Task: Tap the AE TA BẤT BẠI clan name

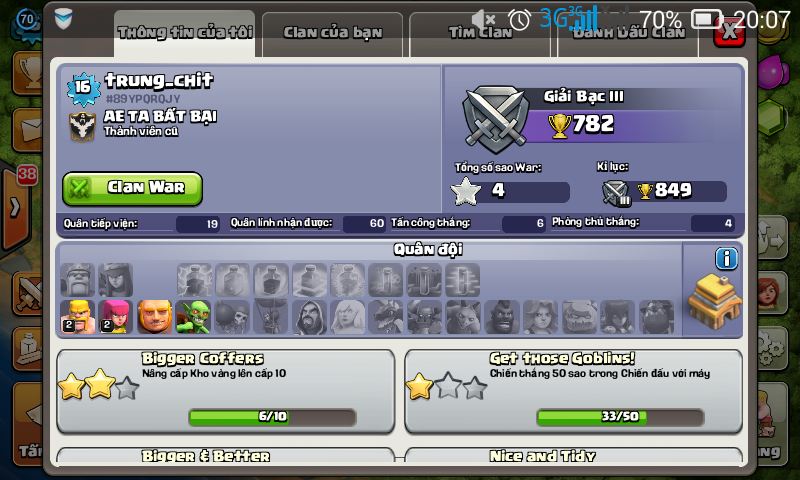Action: click(x=160, y=116)
